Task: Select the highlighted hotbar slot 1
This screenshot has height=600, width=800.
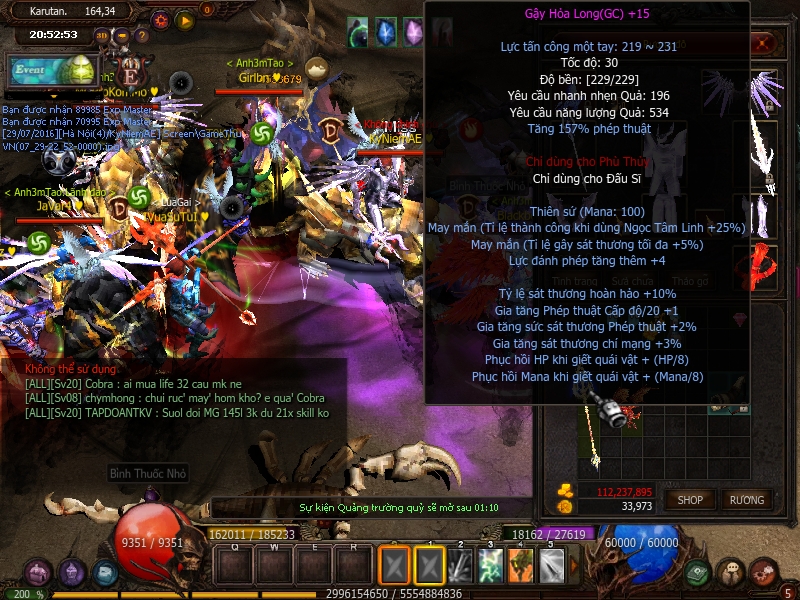Action: click(430, 565)
